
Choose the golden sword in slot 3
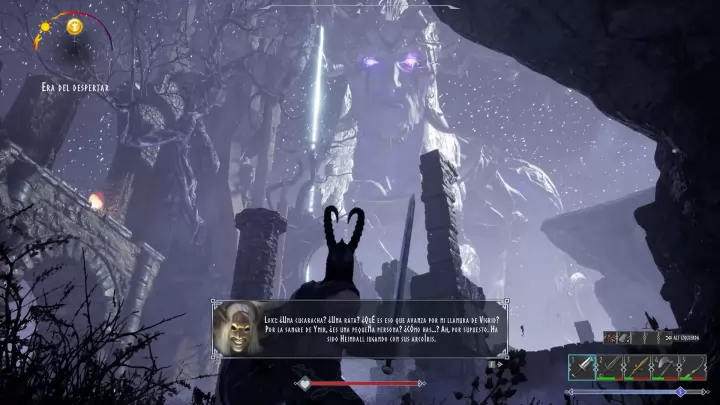(x=636, y=367)
